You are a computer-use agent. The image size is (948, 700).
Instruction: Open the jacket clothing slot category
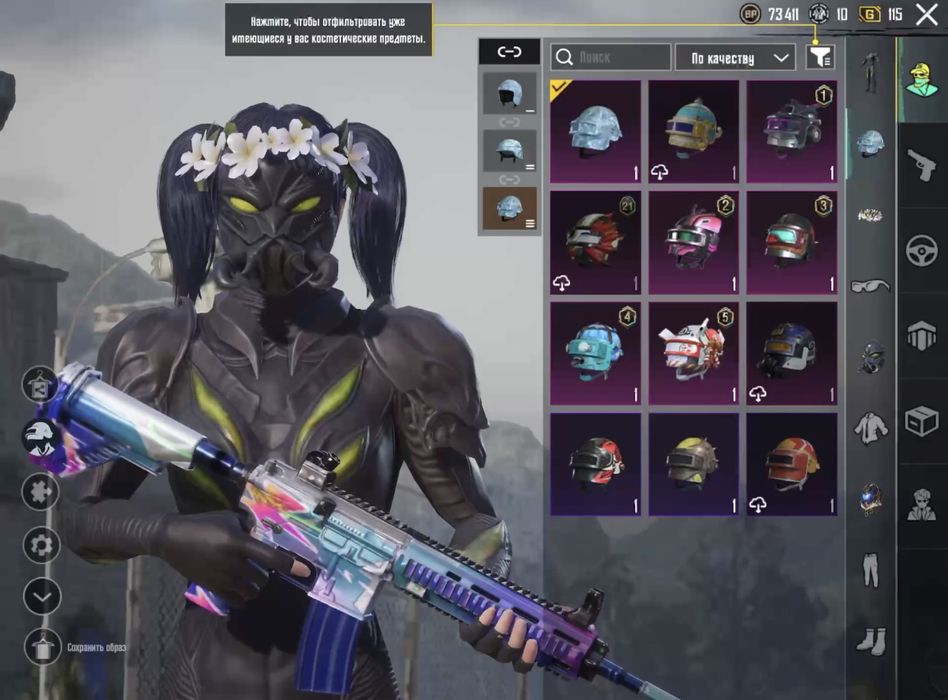(x=870, y=428)
